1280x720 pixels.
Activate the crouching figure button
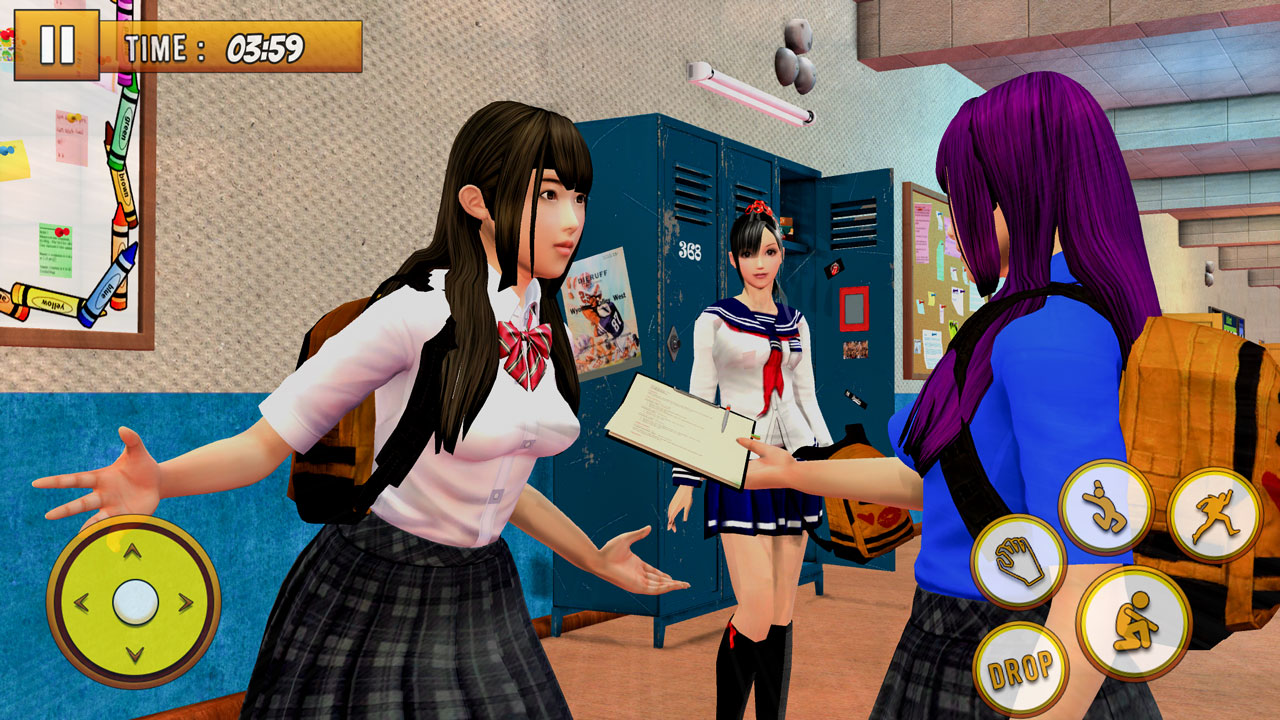pyautogui.click(x=1133, y=622)
